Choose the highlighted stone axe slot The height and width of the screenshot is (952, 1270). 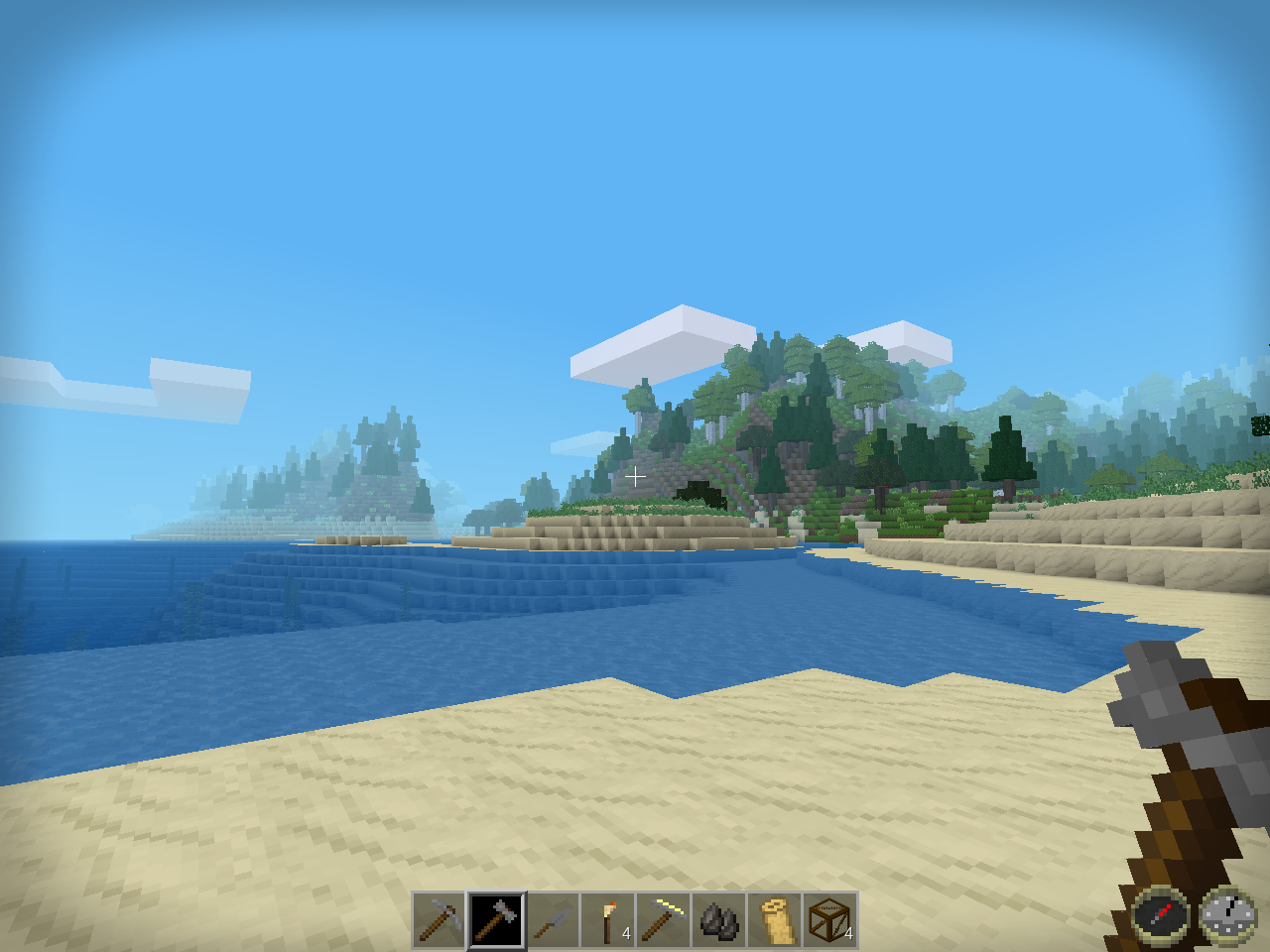point(496,920)
